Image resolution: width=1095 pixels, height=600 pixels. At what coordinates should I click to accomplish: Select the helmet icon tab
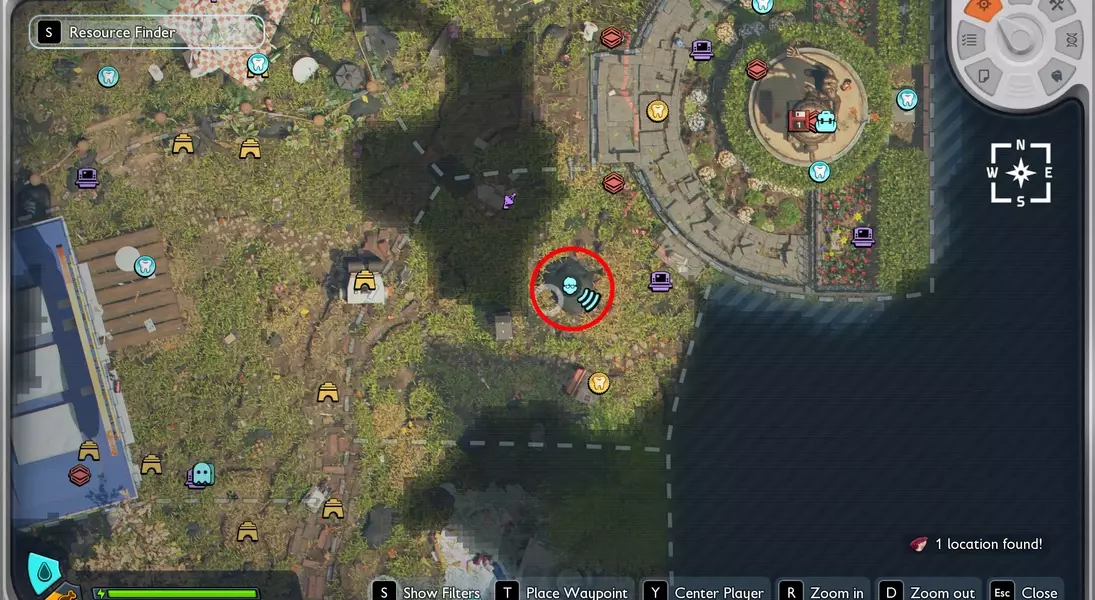tap(1056, 74)
